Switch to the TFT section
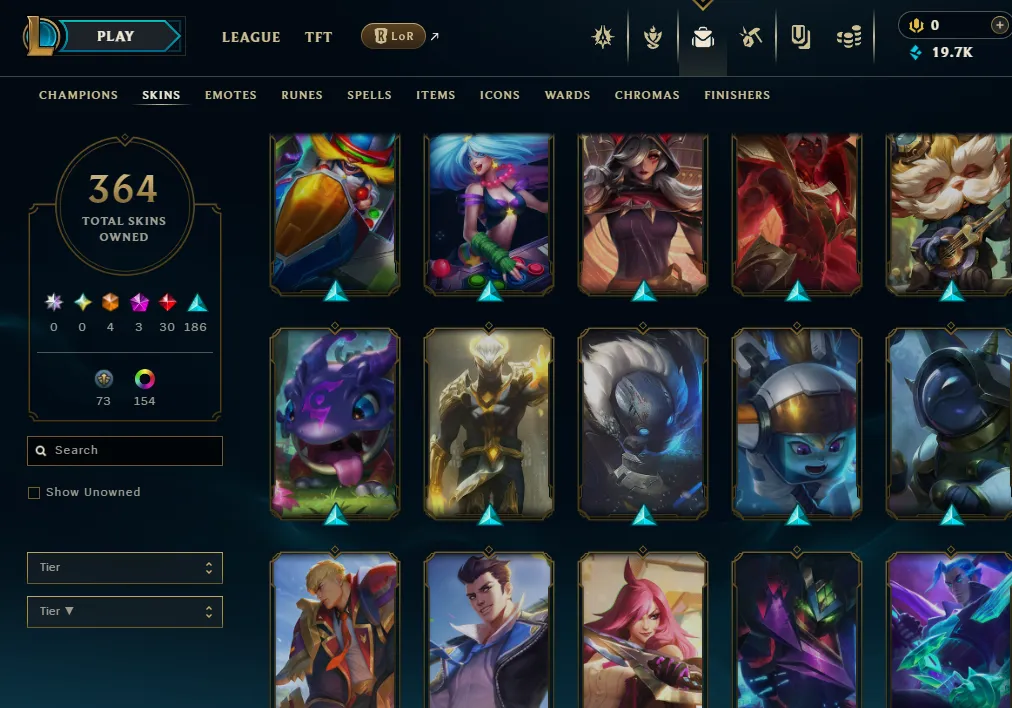The width and height of the screenshot is (1012, 708). tap(318, 37)
